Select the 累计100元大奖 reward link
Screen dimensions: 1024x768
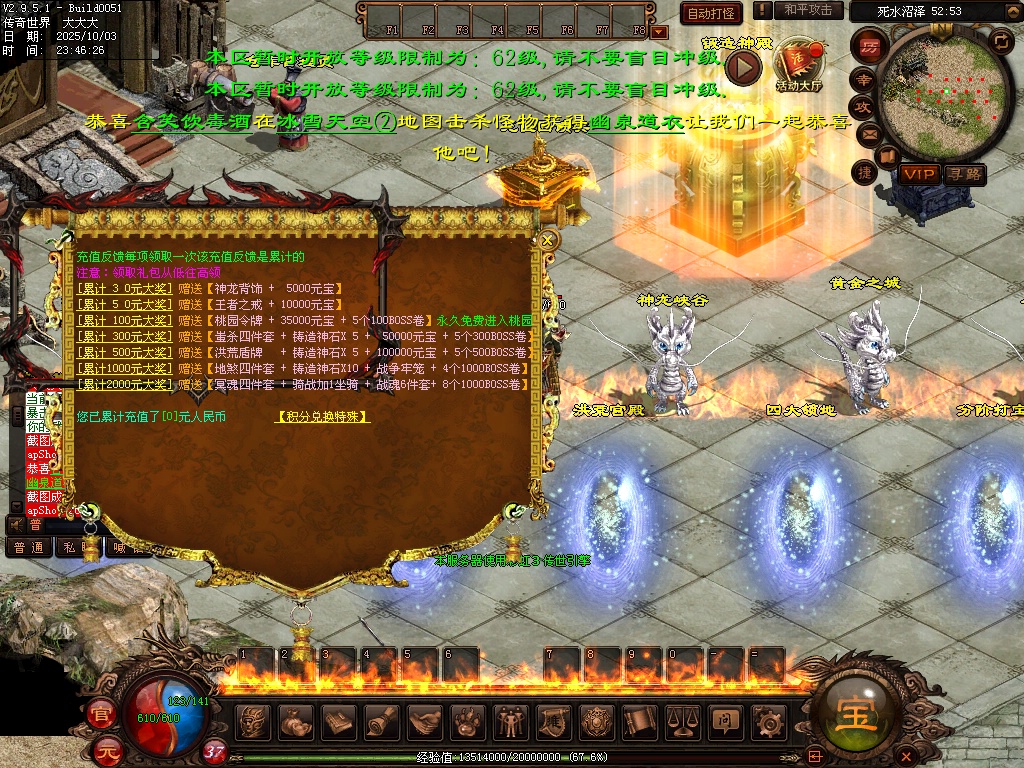(124, 321)
